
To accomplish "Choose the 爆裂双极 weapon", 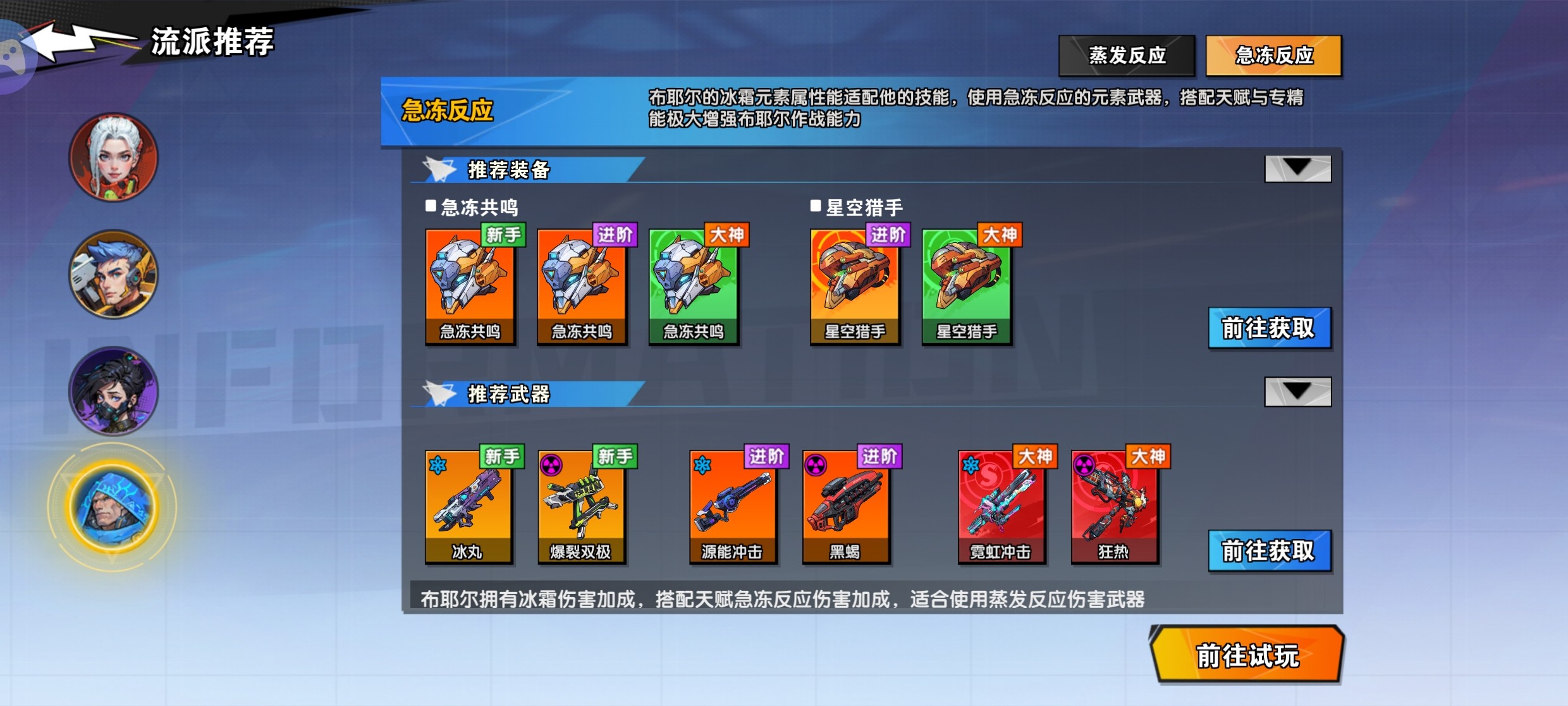I will (581, 507).
